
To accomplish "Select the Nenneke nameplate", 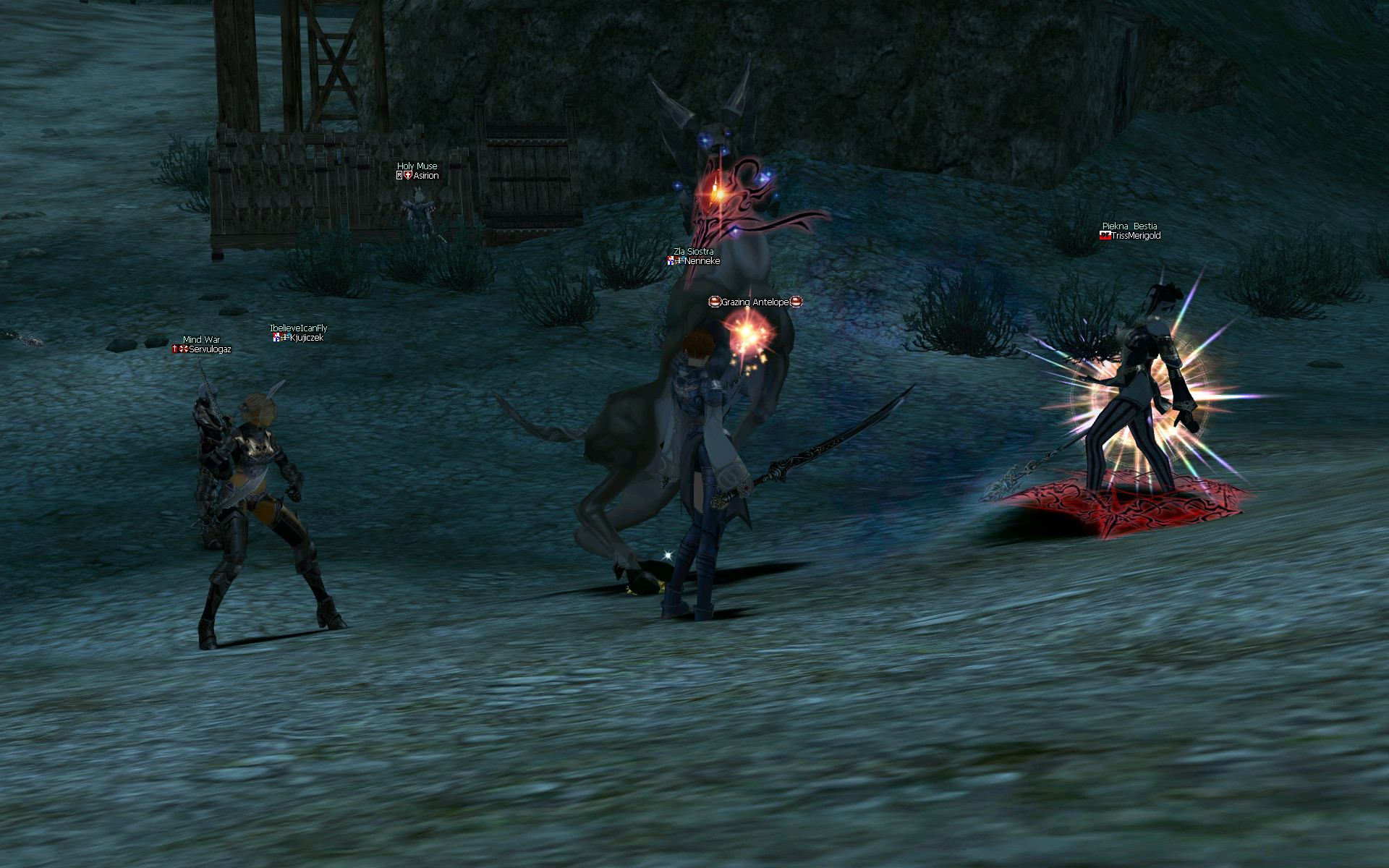I will 702,261.
